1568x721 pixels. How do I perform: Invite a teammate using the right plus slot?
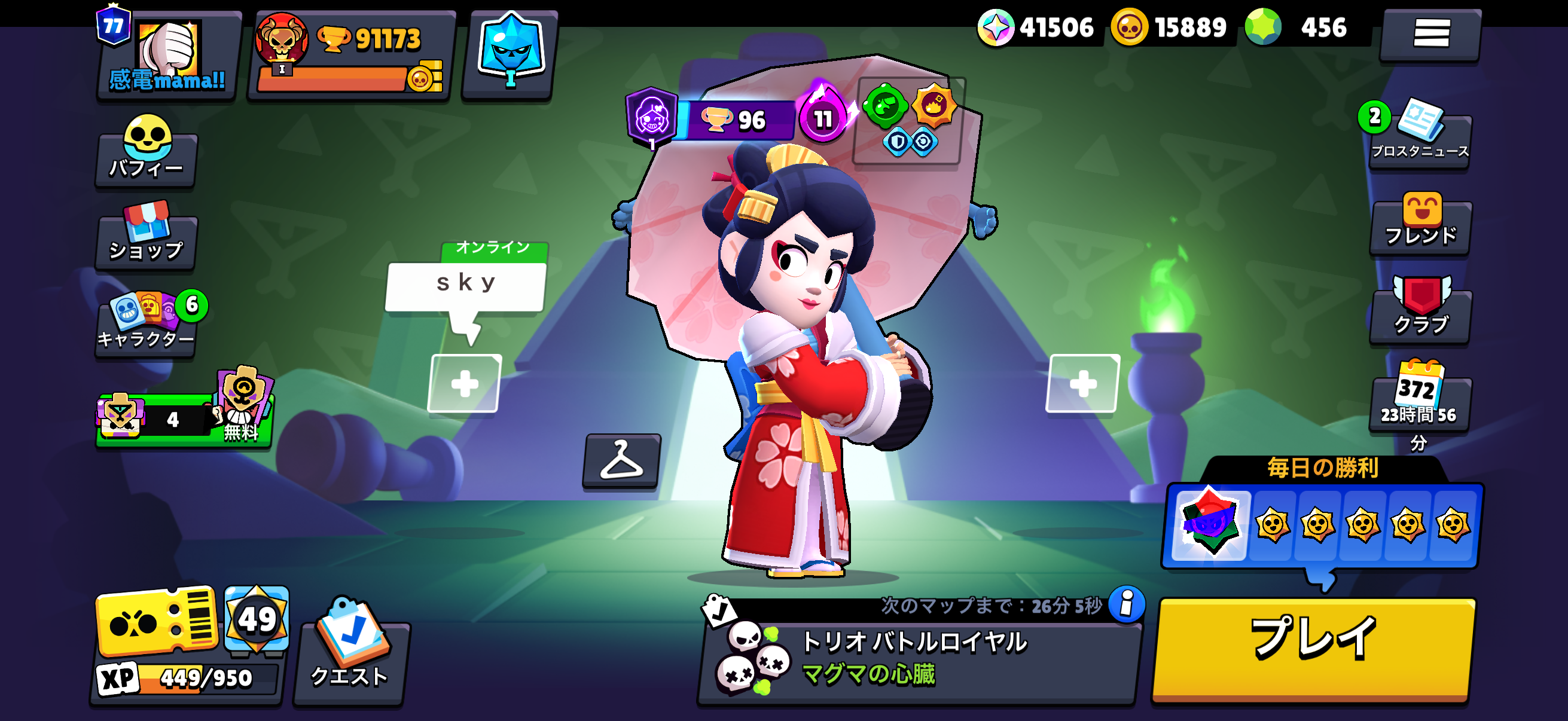coord(1083,383)
